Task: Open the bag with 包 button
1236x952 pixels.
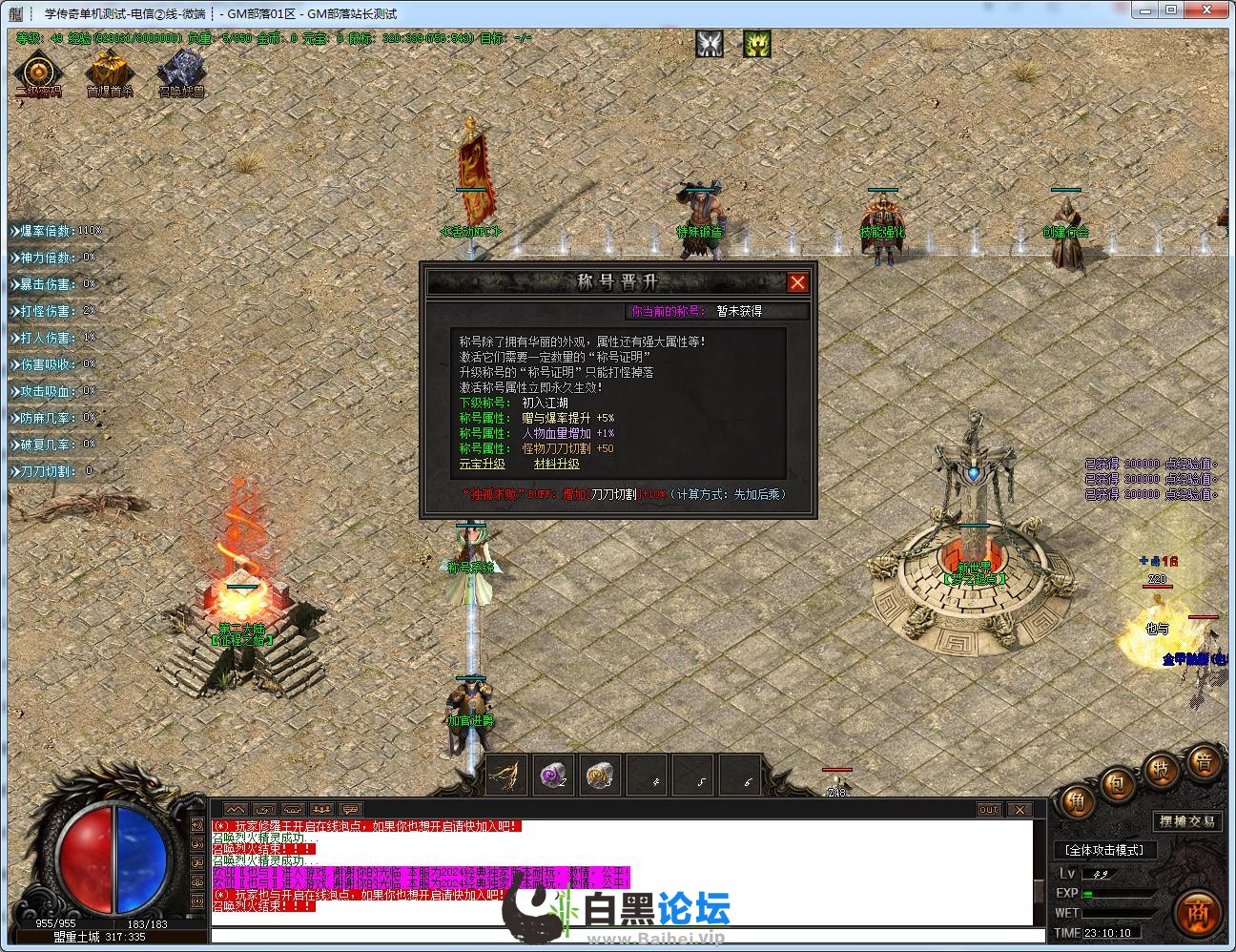Action: point(1116,784)
